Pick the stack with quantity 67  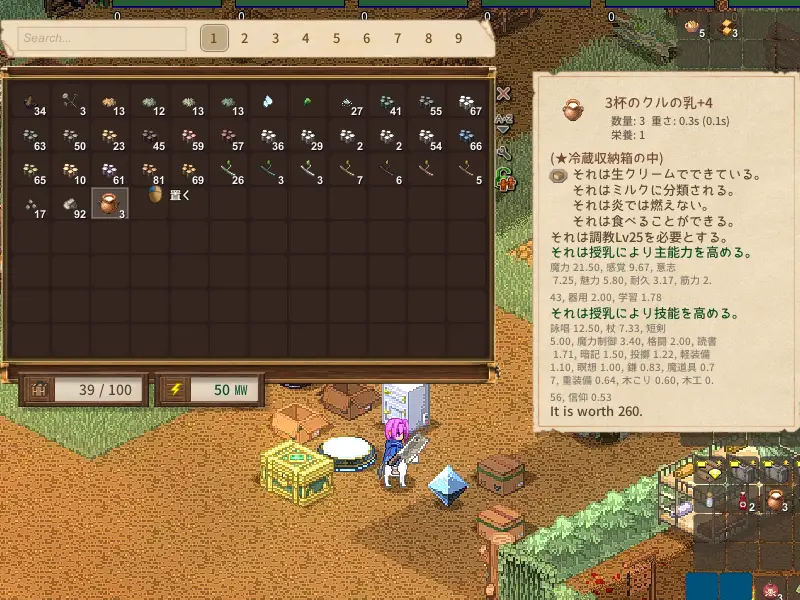click(467, 103)
